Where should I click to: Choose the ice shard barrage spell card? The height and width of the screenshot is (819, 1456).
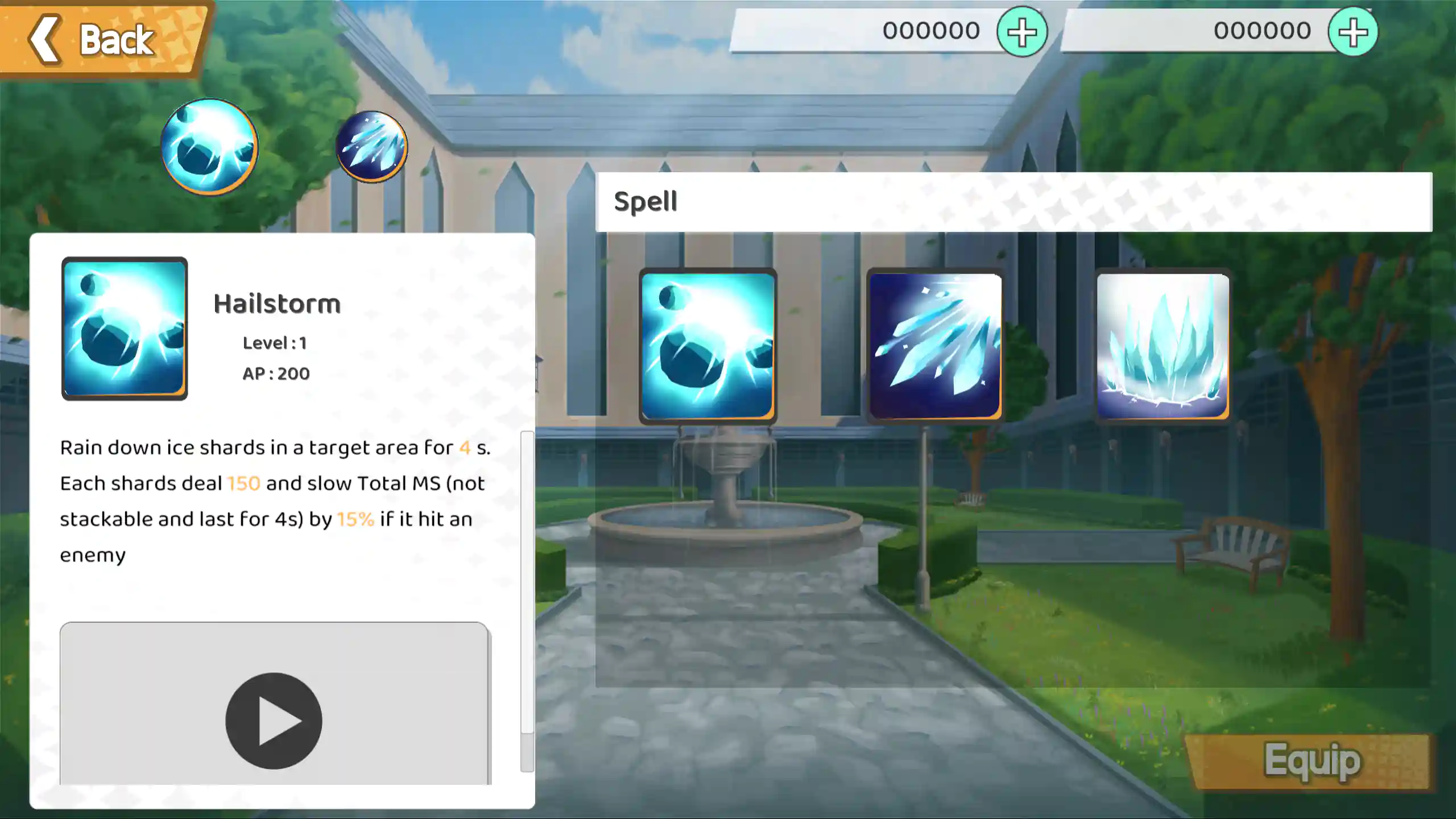(x=935, y=346)
